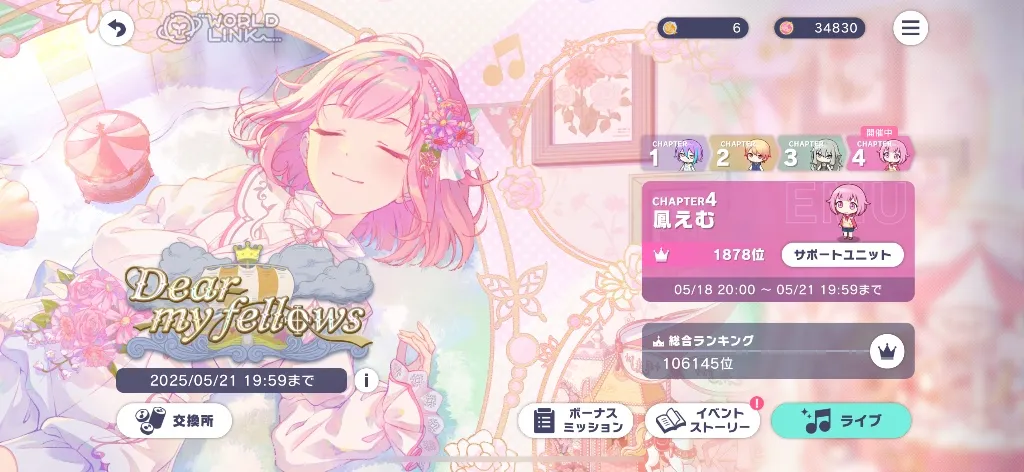1024x472 pixels.
Task: Read the イベントストーリー event story
Action: click(x=702, y=420)
